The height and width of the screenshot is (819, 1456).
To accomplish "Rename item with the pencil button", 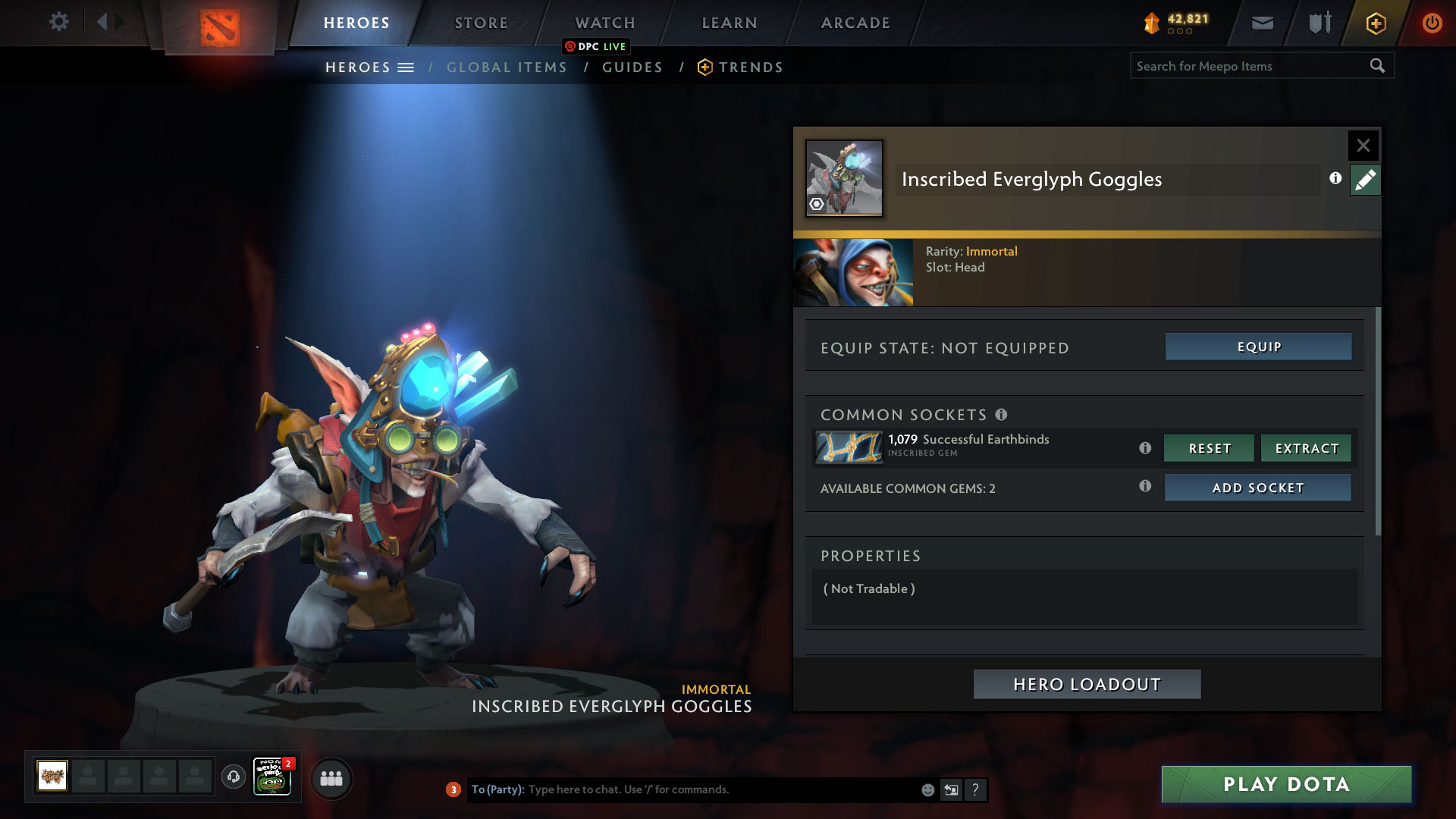I will (1365, 180).
